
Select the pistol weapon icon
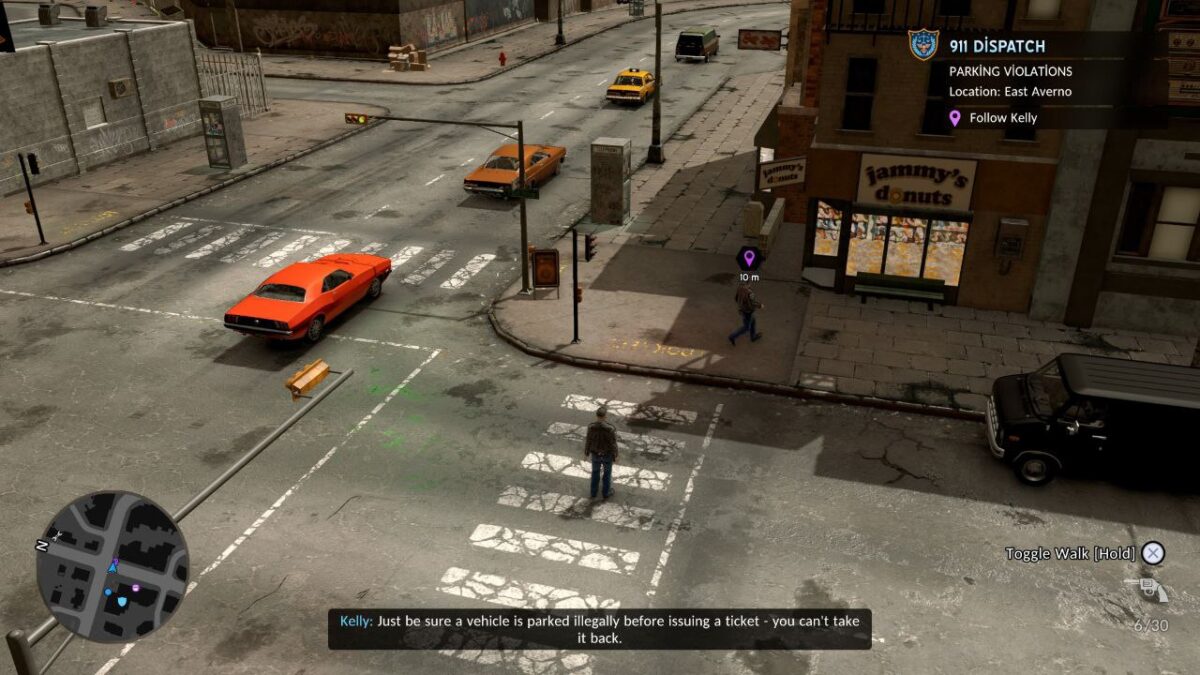(1147, 590)
